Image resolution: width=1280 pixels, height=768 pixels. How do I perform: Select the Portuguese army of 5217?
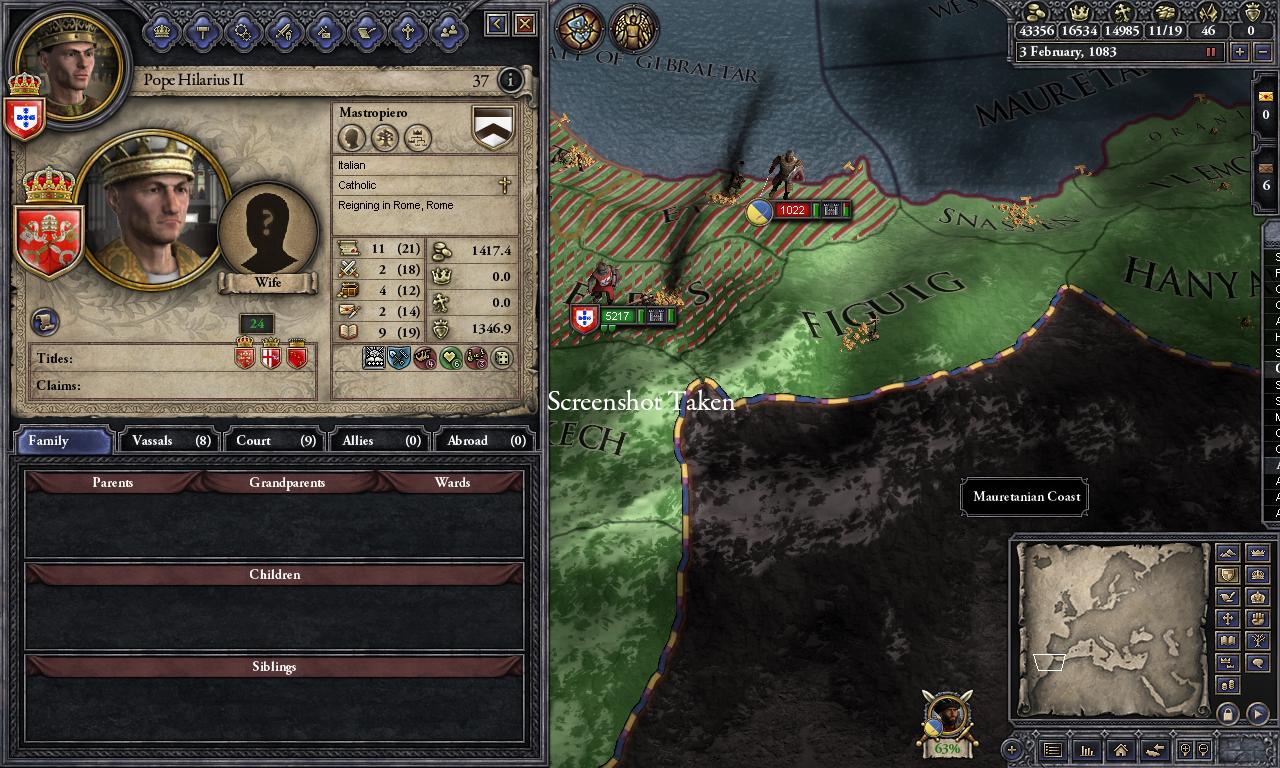click(617, 317)
